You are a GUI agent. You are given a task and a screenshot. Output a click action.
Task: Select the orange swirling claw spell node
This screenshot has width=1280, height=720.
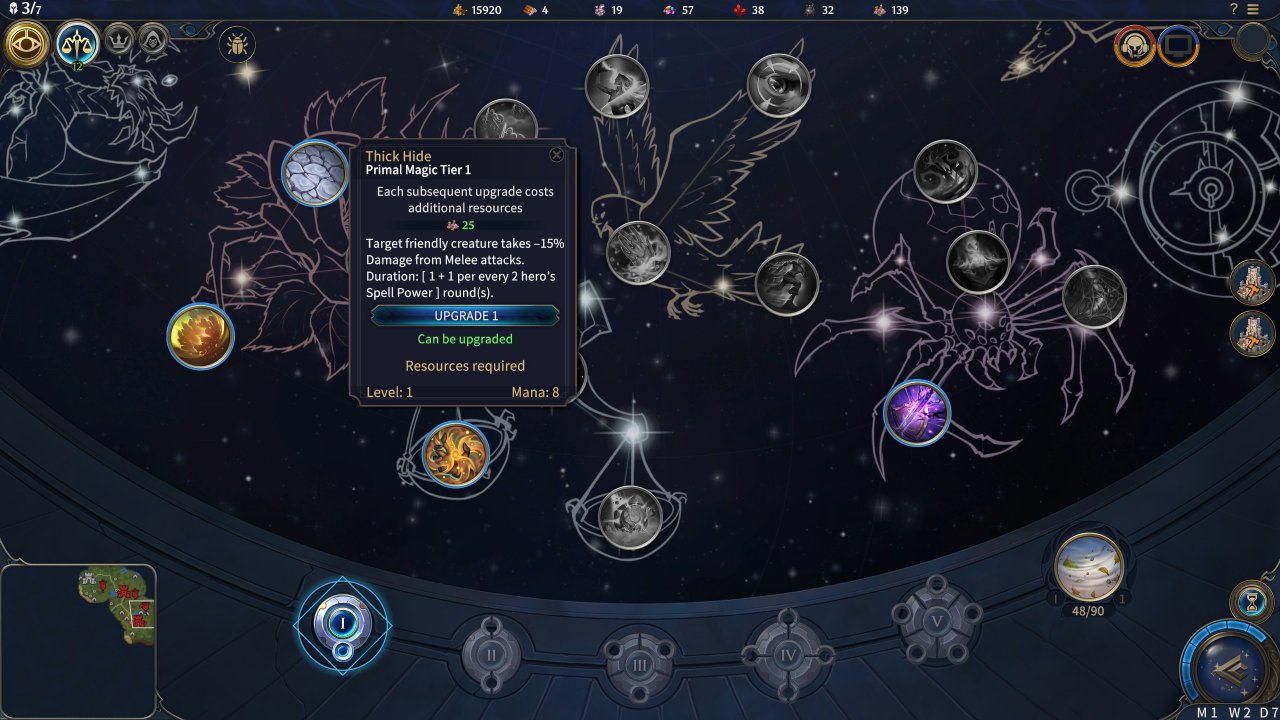456,454
